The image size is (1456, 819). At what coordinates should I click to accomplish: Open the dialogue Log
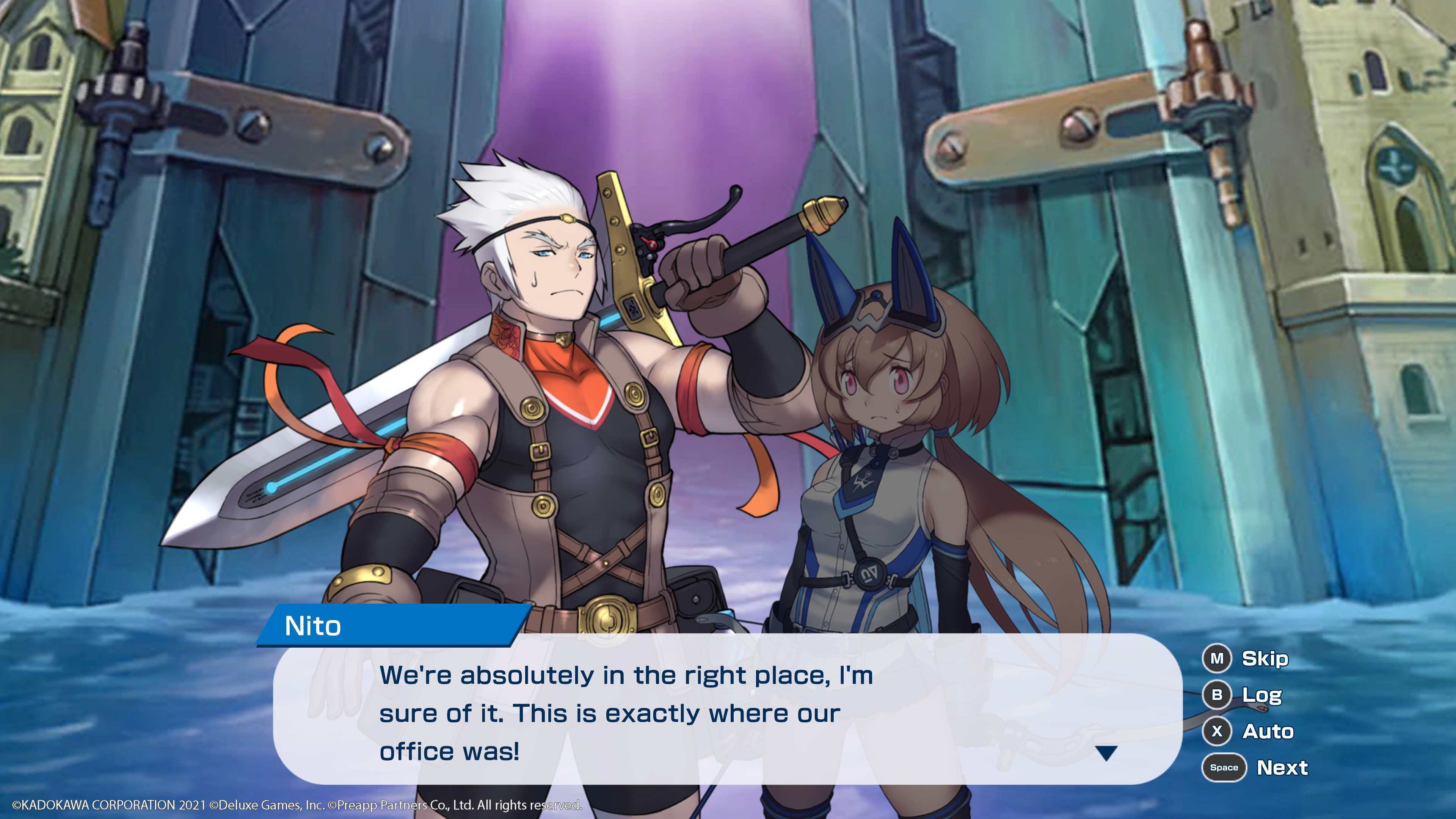[1260, 695]
